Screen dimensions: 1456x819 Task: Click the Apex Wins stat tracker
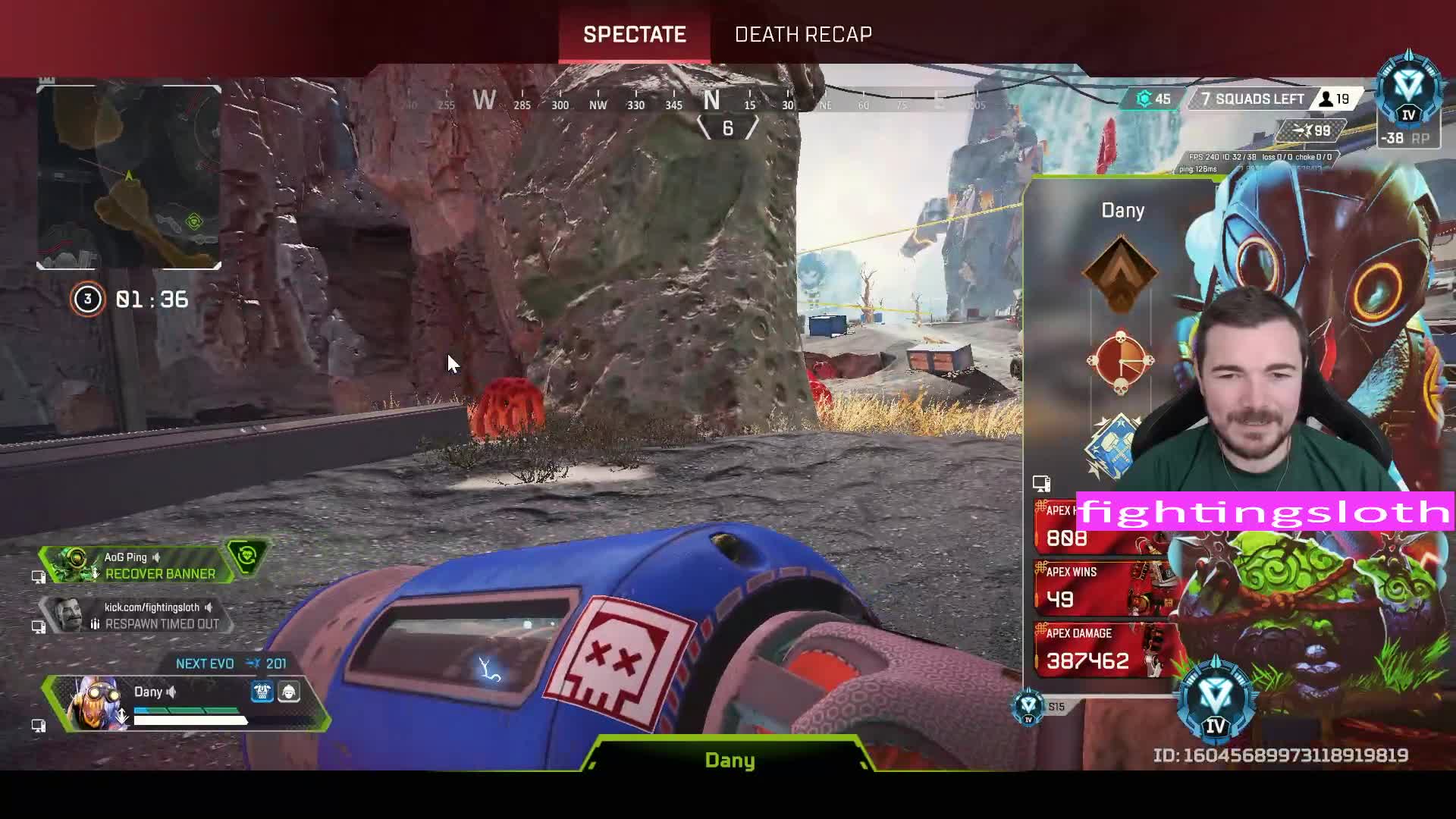pyautogui.click(x=1100, y=587)
